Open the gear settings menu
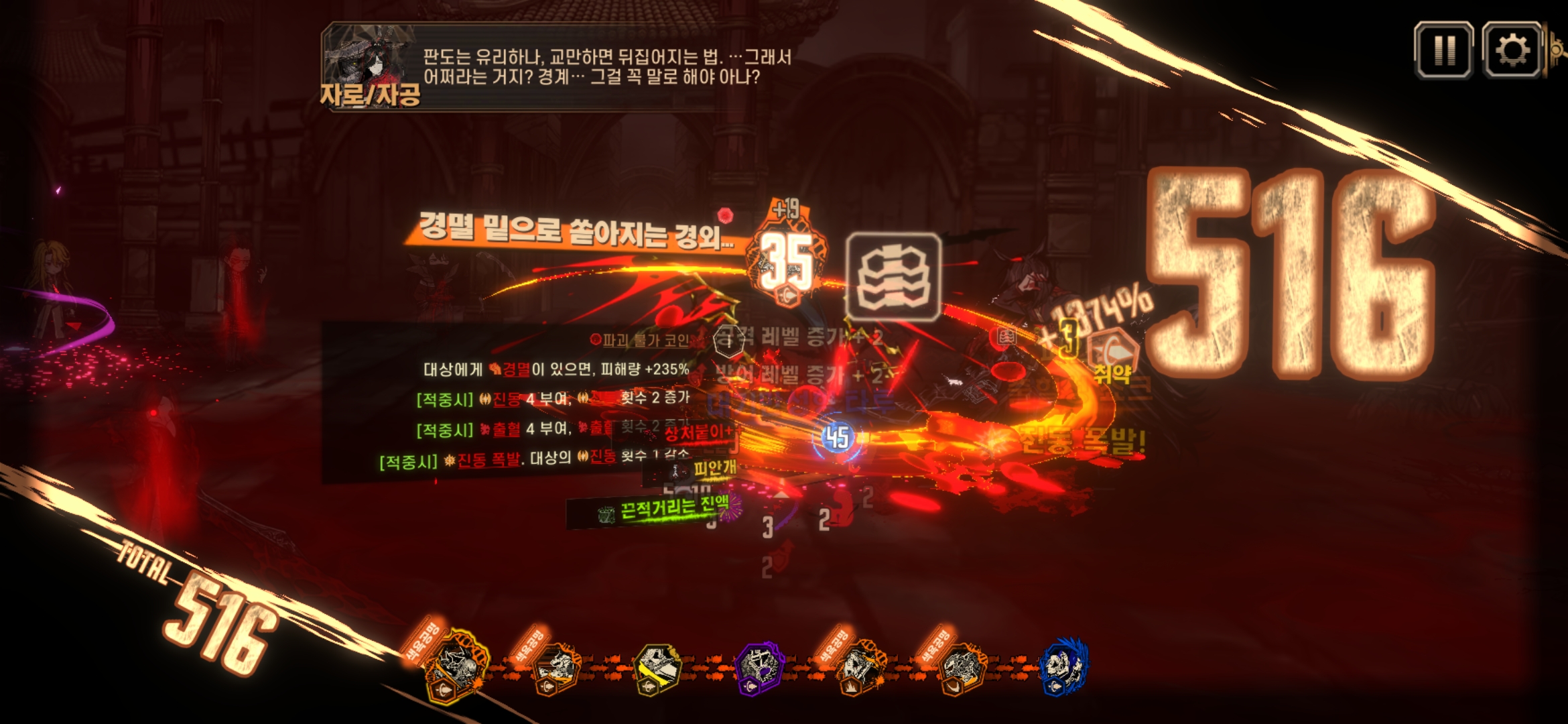The image size is (1568, 724). [x=1512, y=50]
